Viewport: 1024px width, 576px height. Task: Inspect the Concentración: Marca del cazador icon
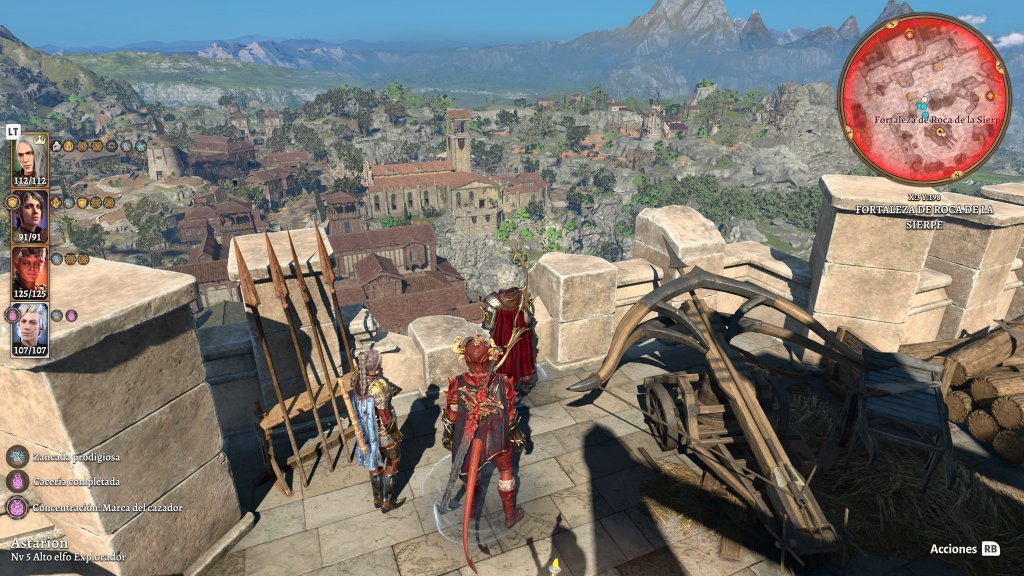coord(18,507)
